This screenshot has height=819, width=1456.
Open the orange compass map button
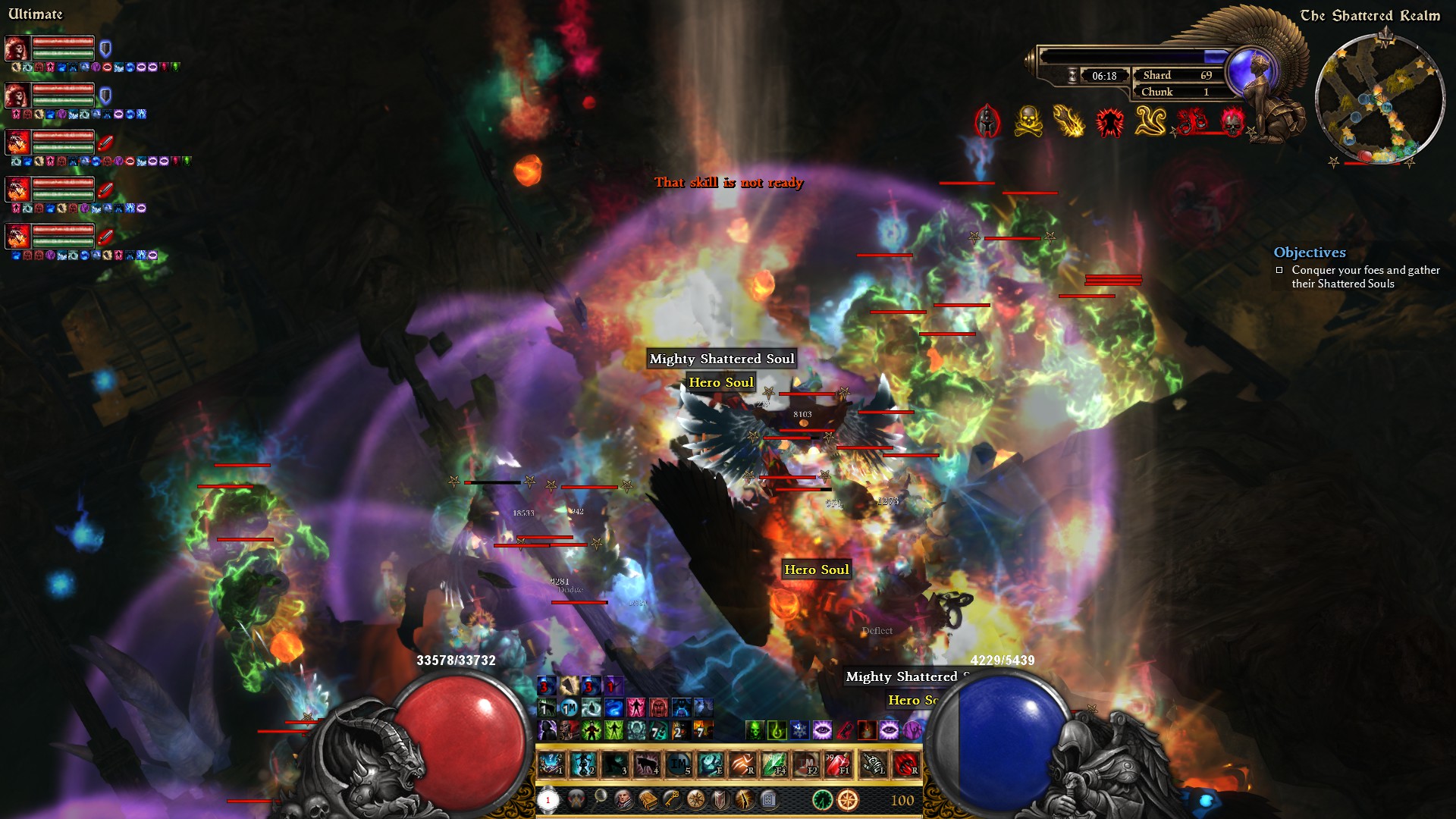tap(848, 799)
